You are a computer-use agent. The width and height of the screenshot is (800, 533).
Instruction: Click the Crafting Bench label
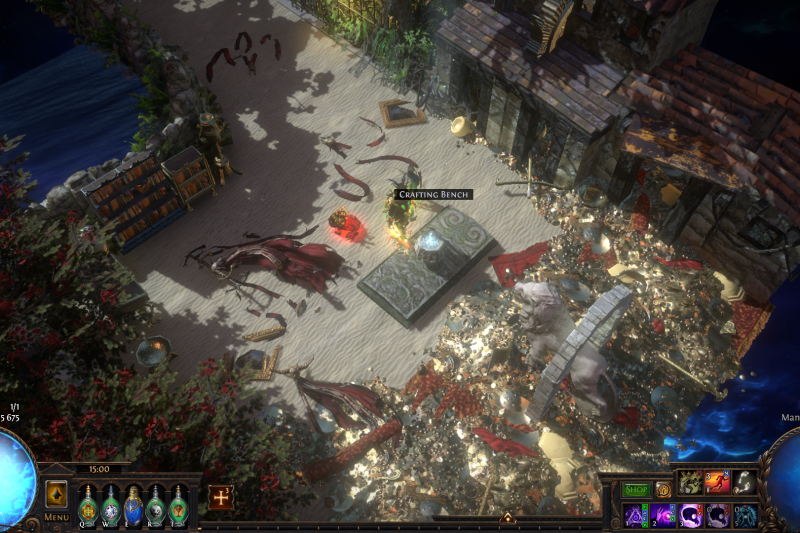(432, 194)
